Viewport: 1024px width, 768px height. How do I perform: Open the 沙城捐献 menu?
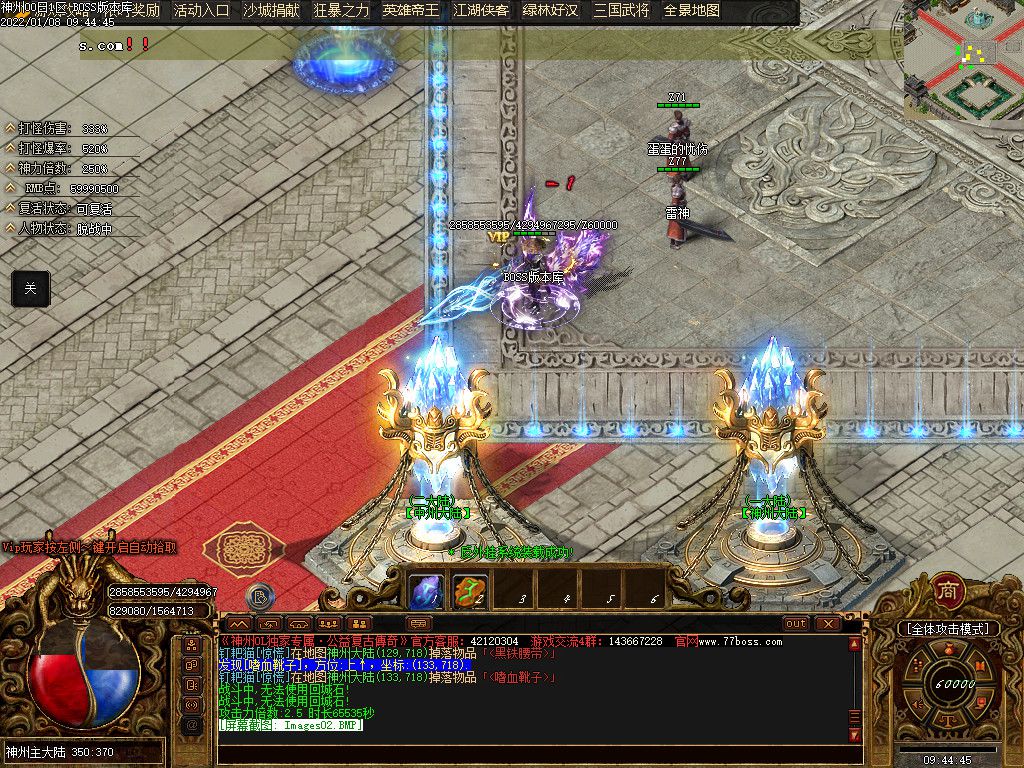(x=270, y=11)
